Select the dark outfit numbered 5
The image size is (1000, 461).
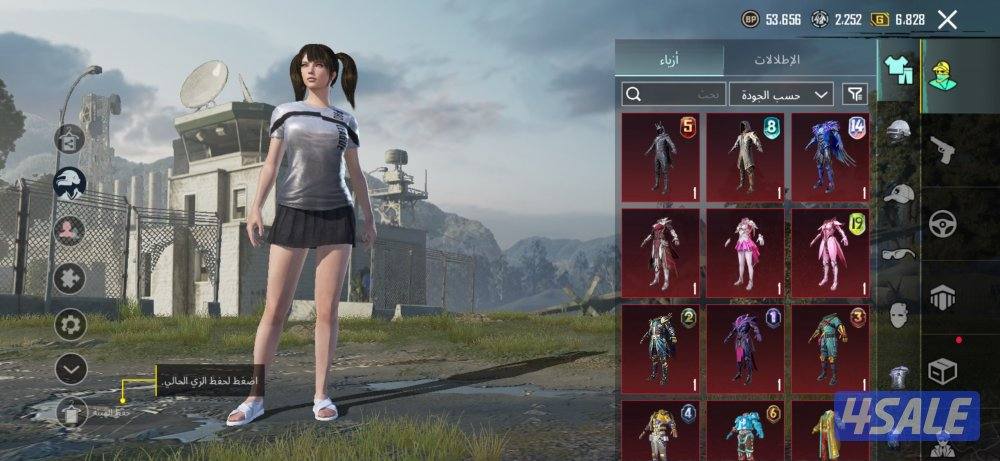pos(660,153)
